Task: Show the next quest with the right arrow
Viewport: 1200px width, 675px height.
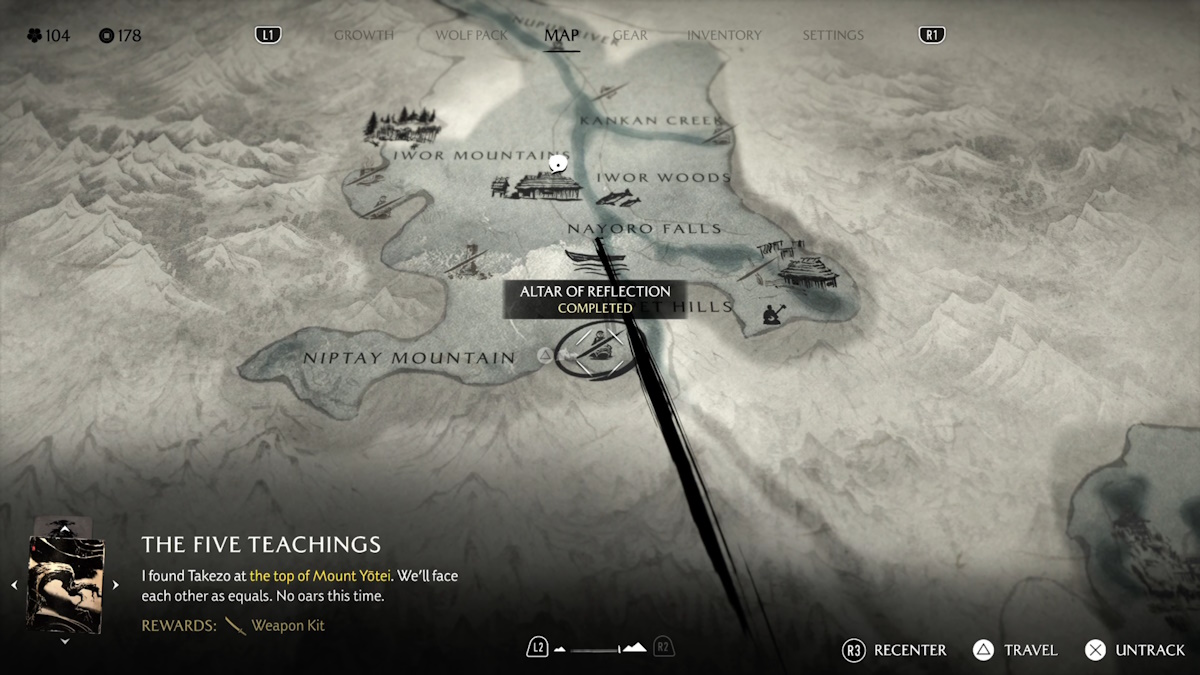Action: [x=116, y=585]
